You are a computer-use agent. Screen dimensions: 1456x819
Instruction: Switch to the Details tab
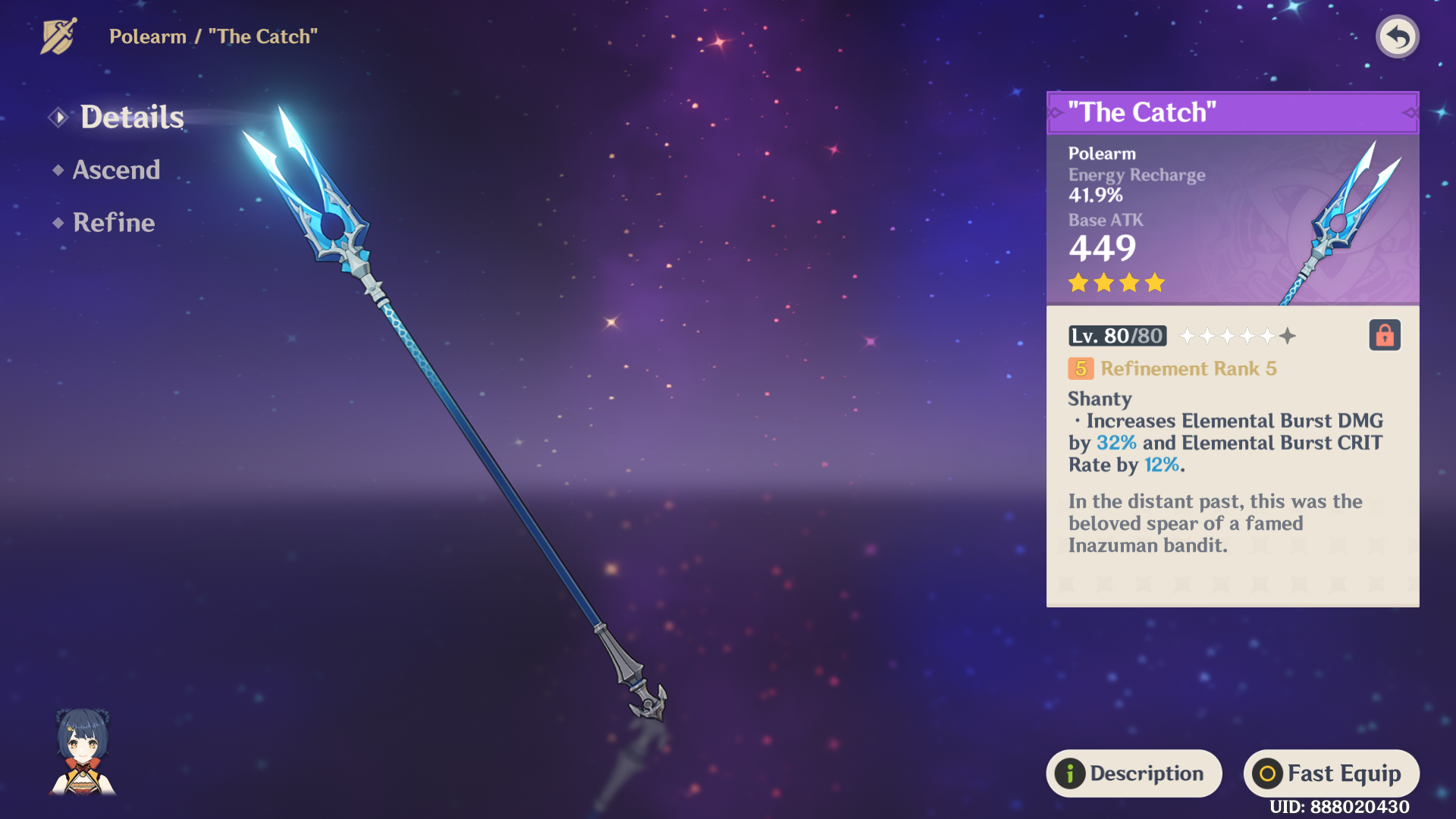point(131,117)
